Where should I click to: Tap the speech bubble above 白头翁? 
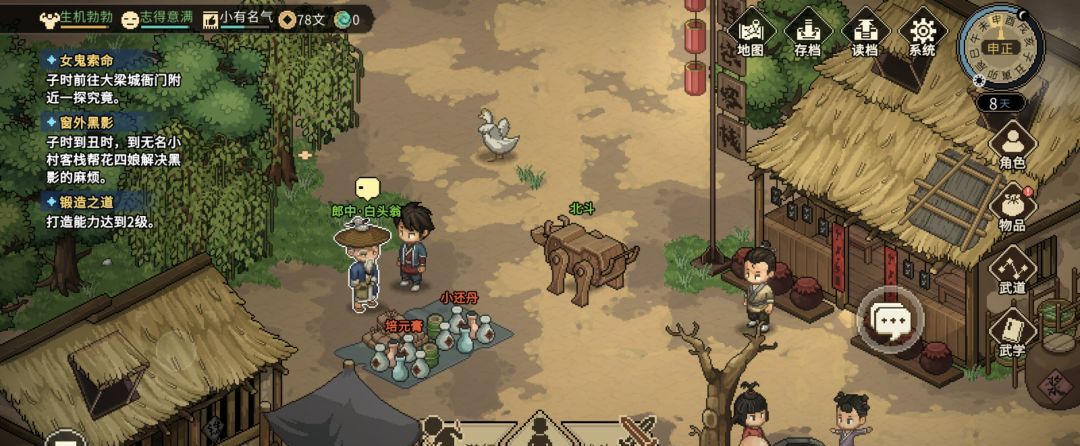[368, 188]
